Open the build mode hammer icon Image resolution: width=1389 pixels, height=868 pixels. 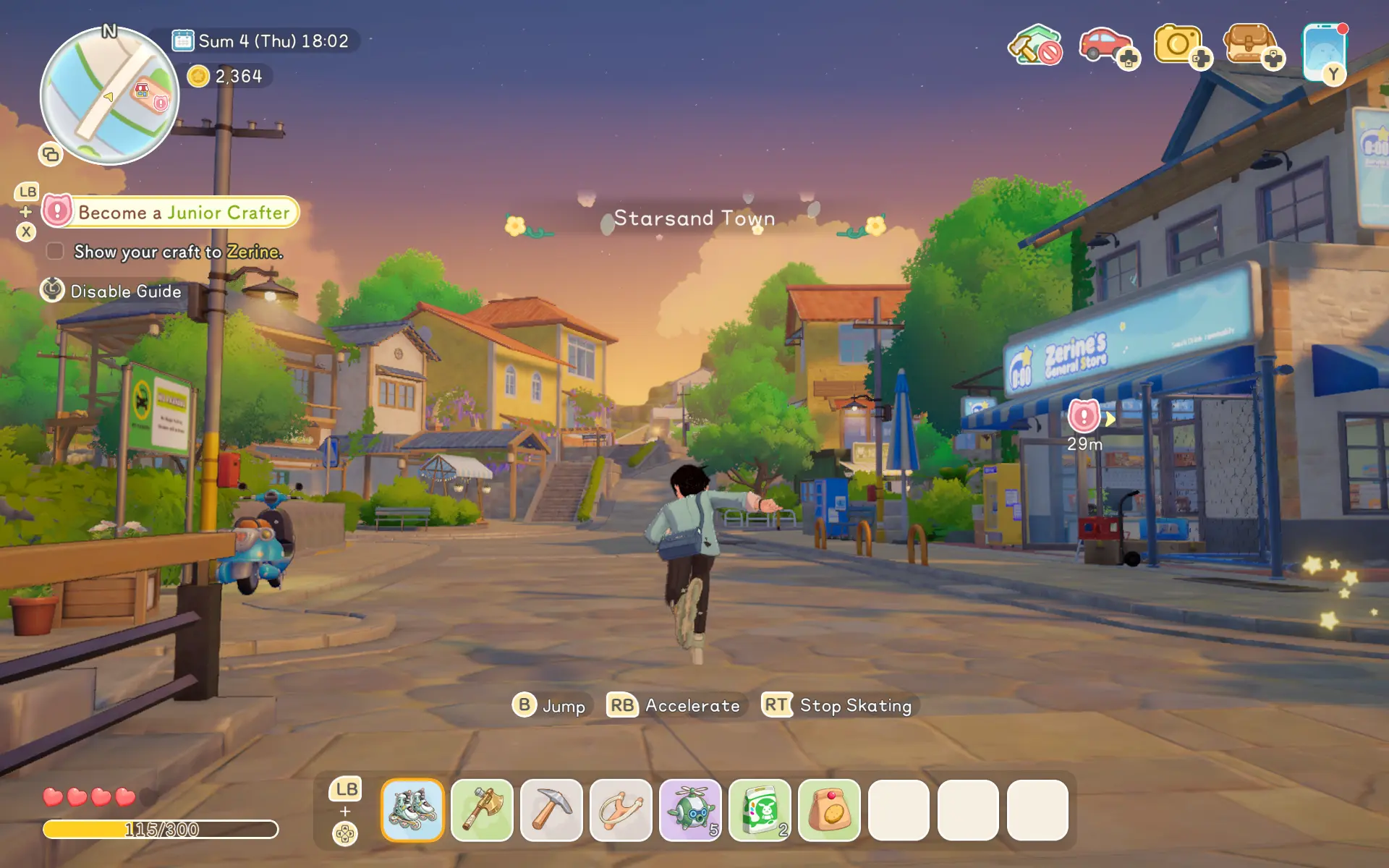pyautogui.click(x=1035, y=45)
